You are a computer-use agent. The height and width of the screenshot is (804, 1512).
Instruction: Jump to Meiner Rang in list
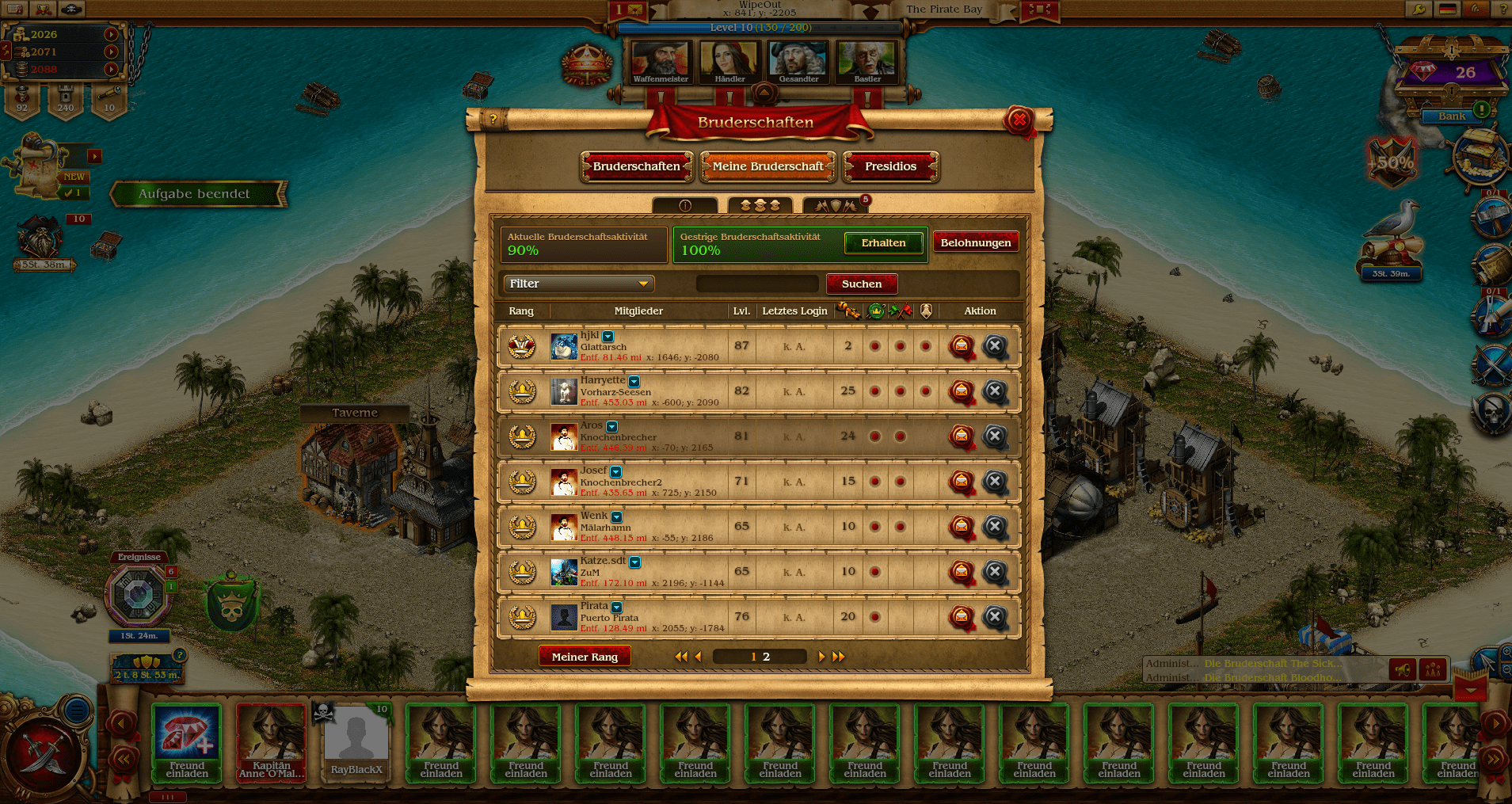coord(585,657)
